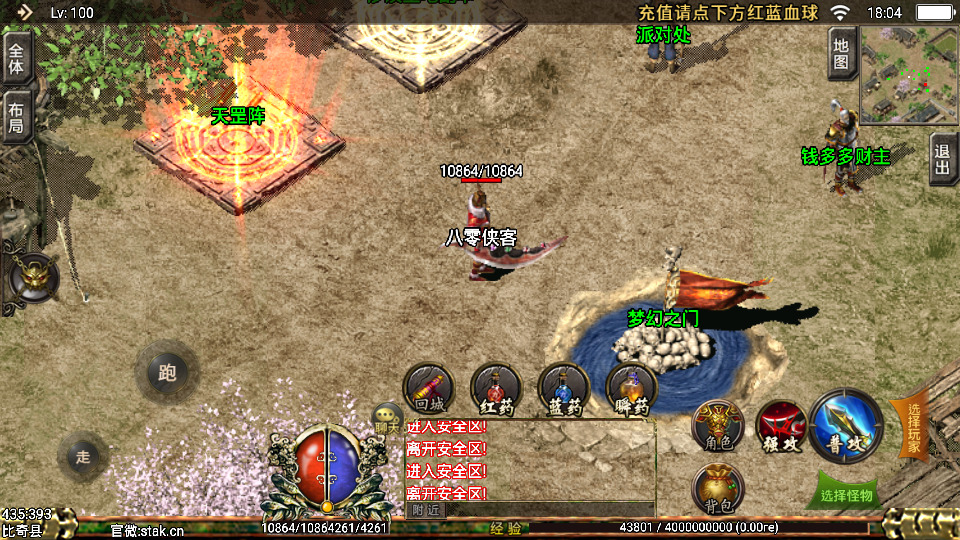Switch the chat channel tab 附近
Image resolution: width=960 pixels, height=540 pixels.
(426, 509)
